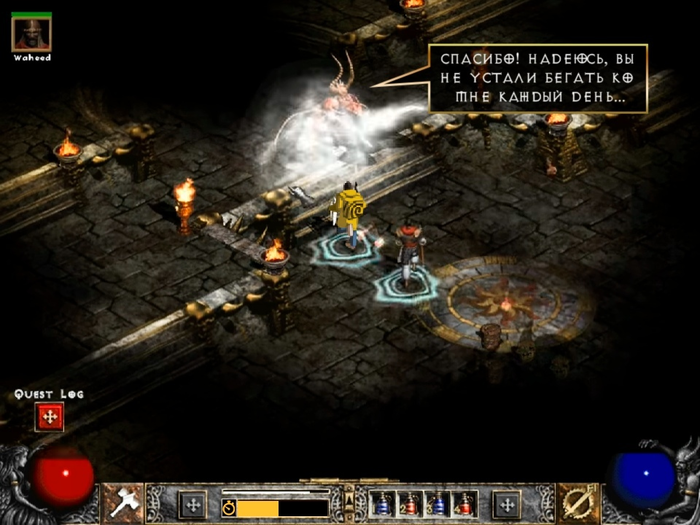Toggle the run/walk icon
The height and width of the screenshot is (525, 700).
[x=228, y=508]
